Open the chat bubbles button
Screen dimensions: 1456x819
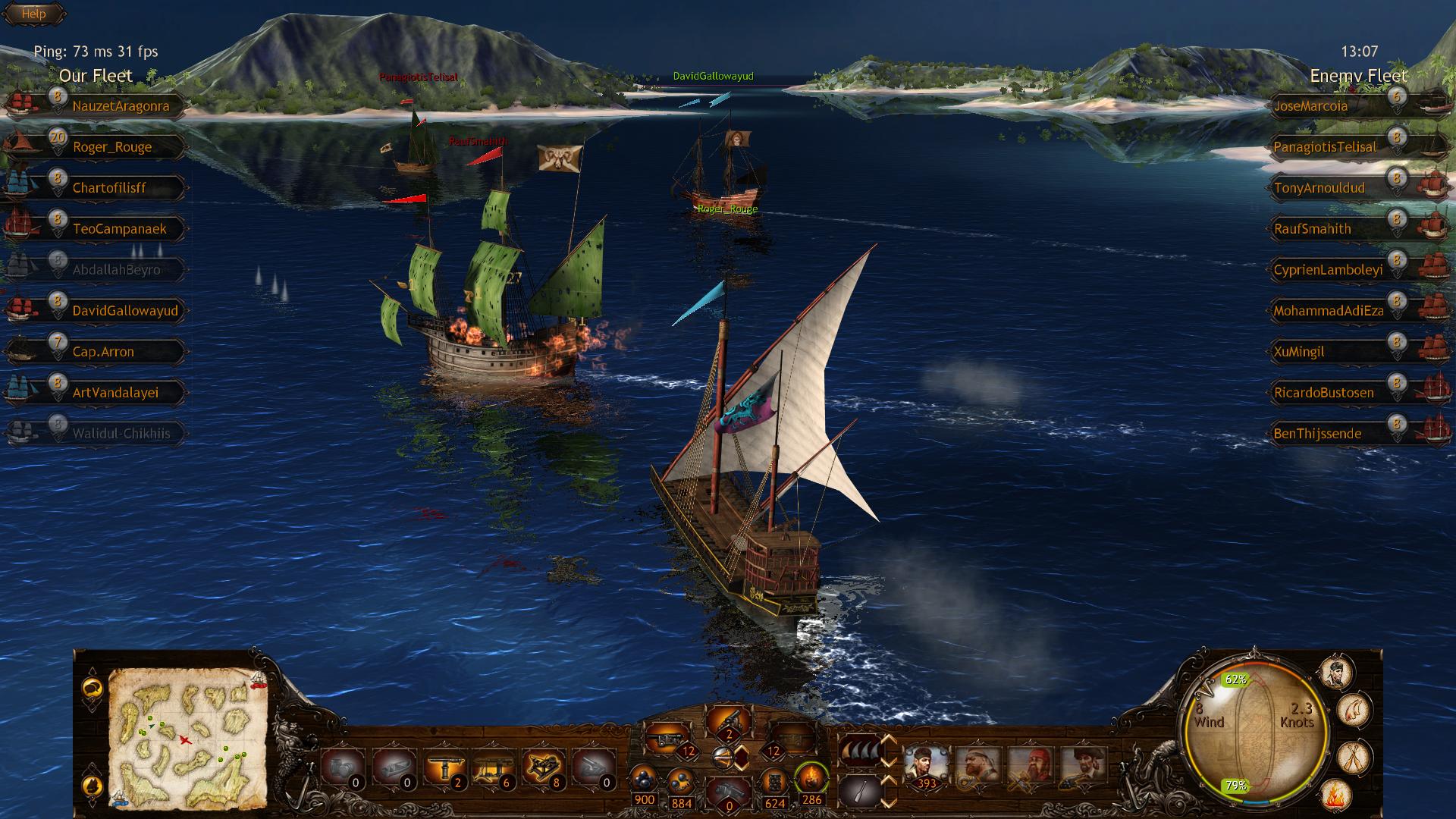click(93, 687)
